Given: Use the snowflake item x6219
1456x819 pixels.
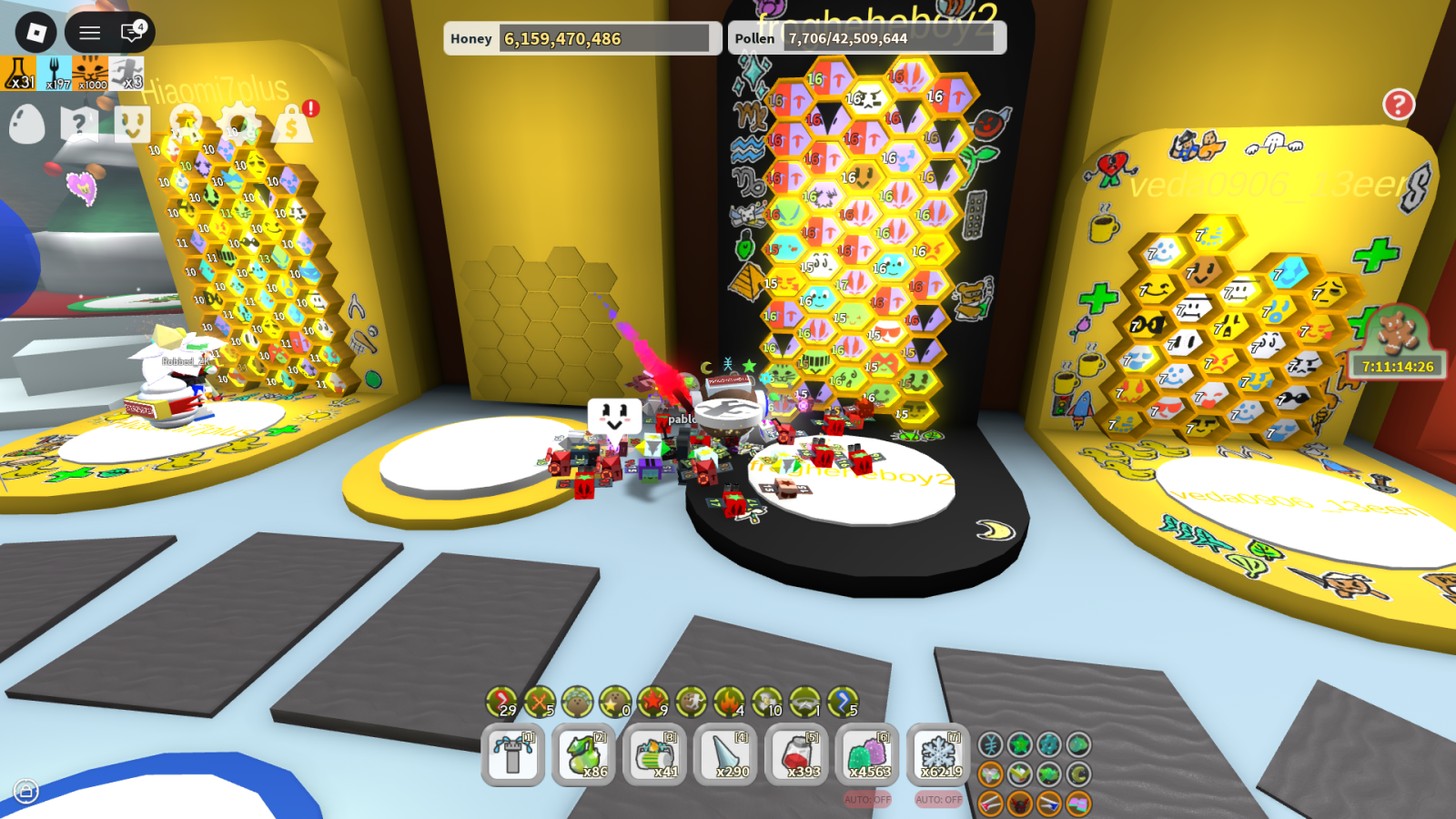Looking at the screenshot, I should (x=939, y=754).
